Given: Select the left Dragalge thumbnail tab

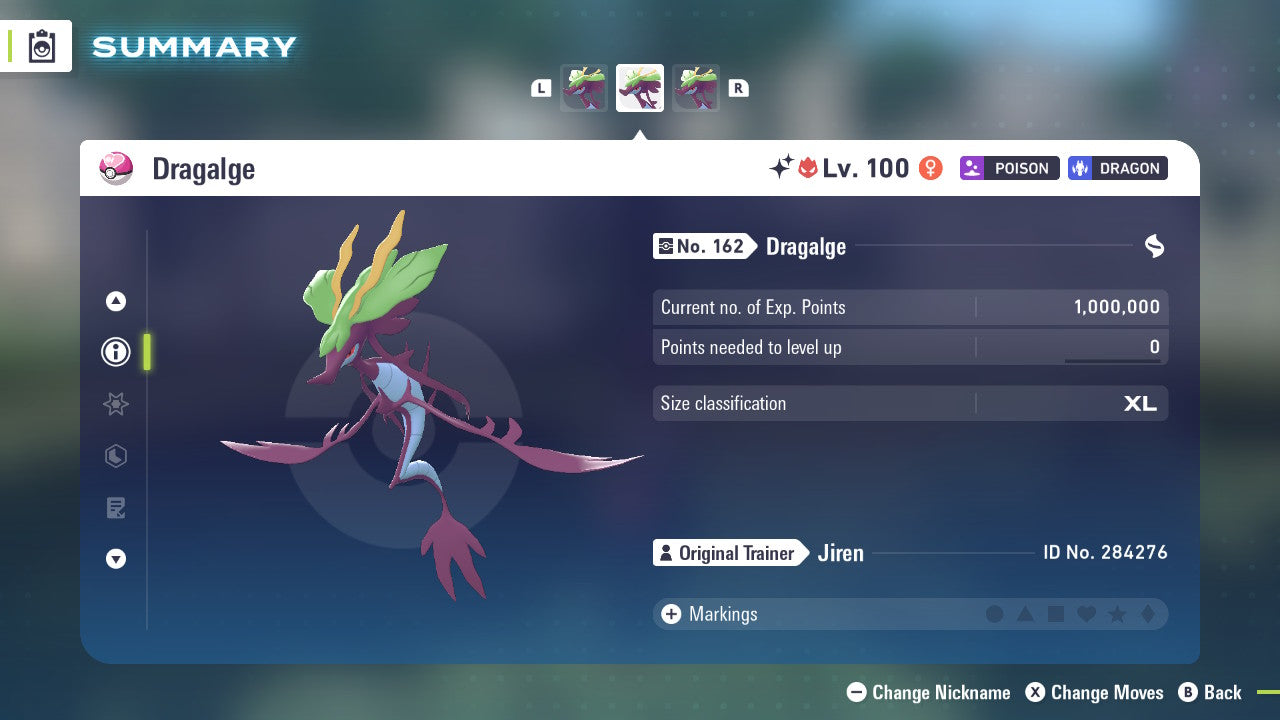Looking at the screenshot, I should 584,87.
